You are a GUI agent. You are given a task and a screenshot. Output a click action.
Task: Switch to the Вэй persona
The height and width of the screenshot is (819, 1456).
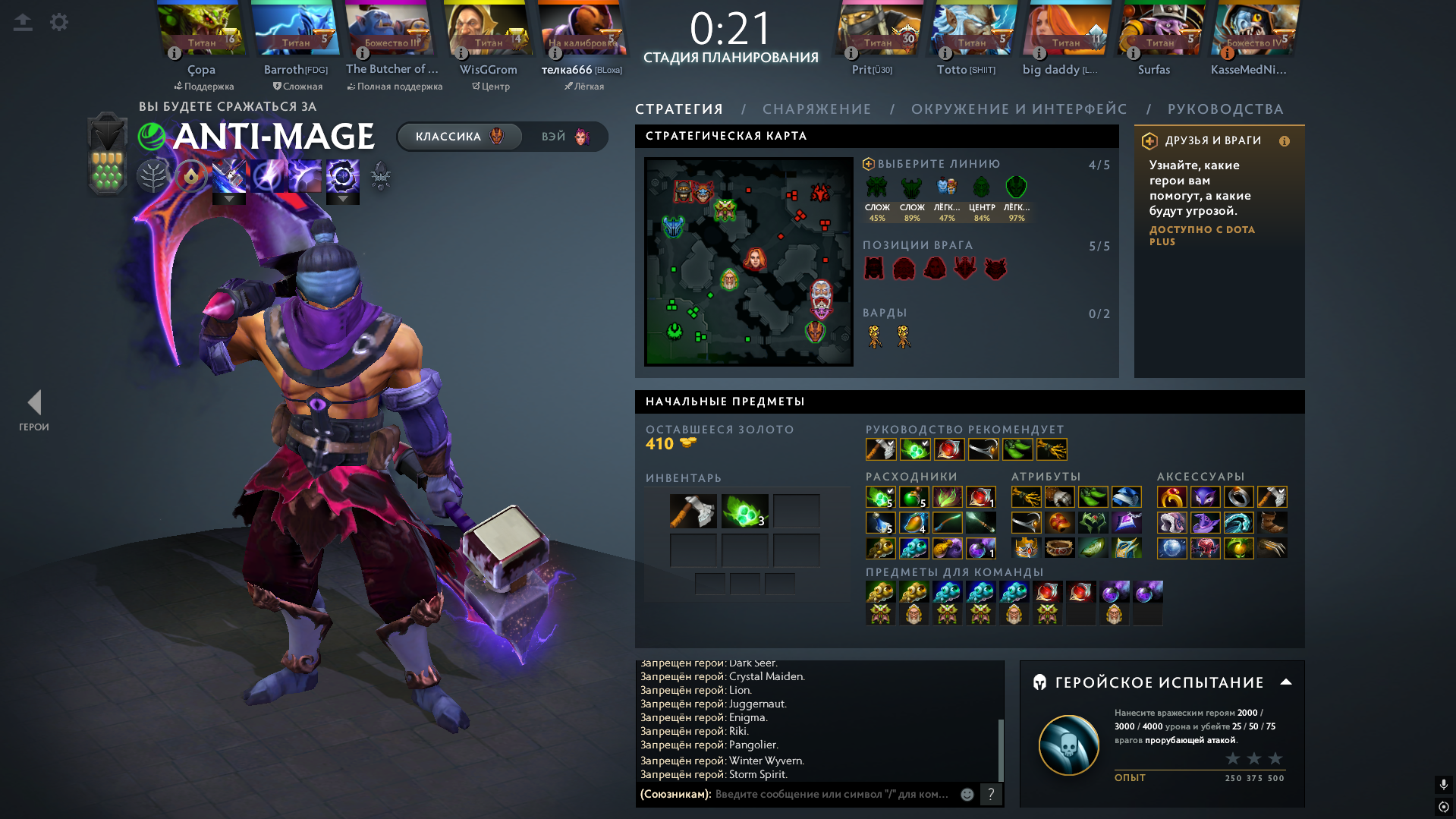tap(565, 137)
